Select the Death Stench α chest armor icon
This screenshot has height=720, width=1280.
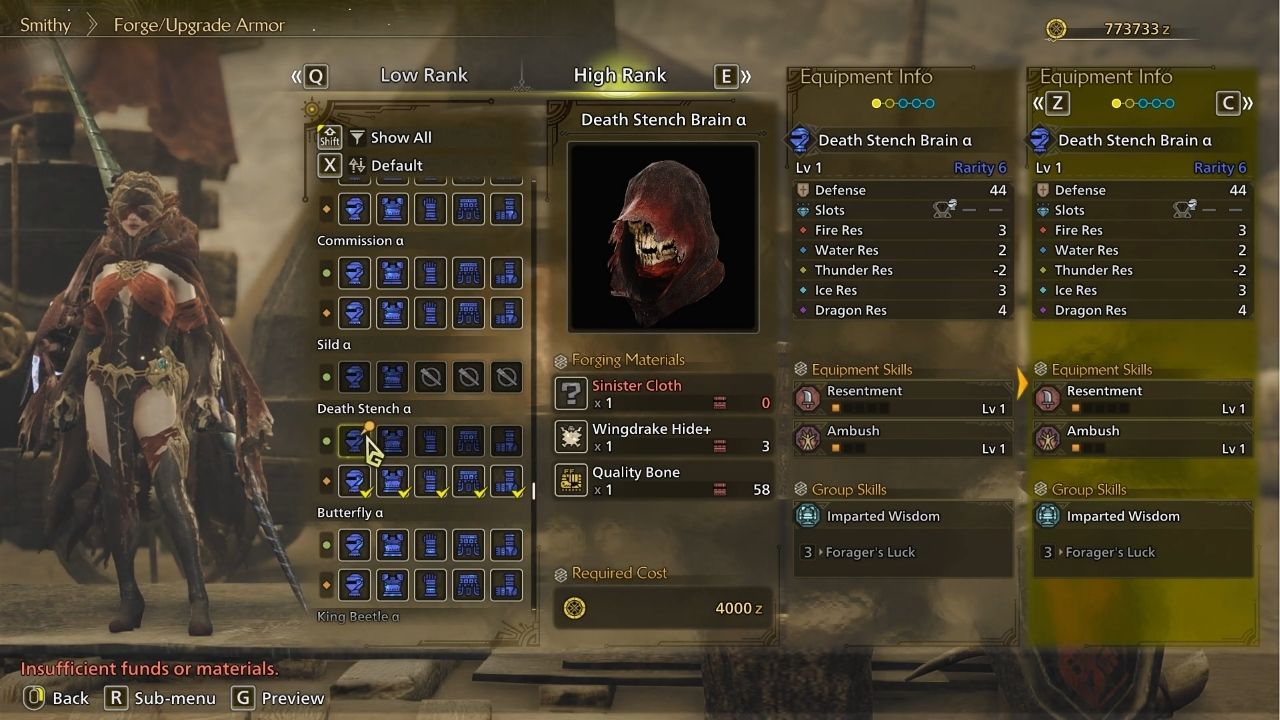392,440
